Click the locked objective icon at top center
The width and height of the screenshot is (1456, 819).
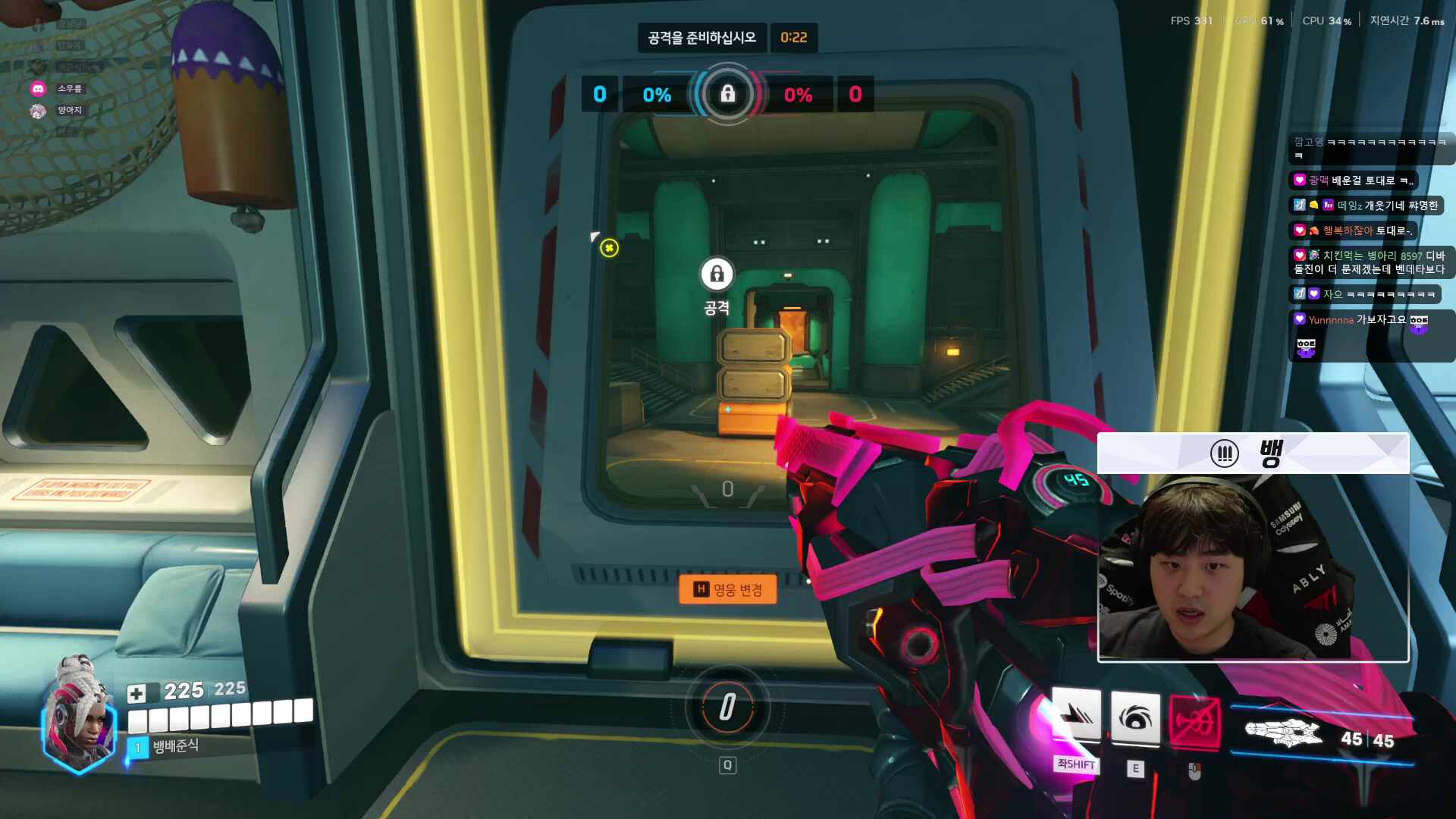(727, 94)
